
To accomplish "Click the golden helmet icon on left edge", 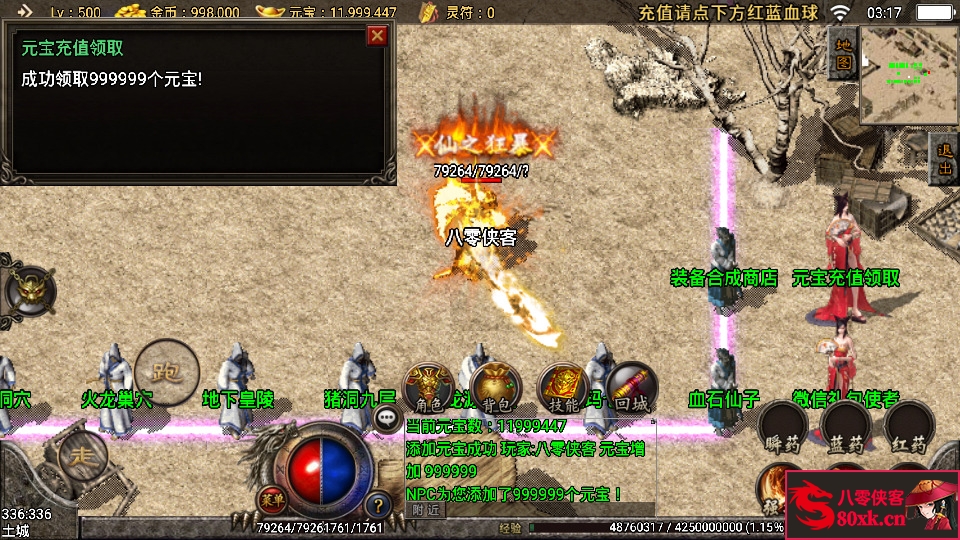I will point(28,291).
